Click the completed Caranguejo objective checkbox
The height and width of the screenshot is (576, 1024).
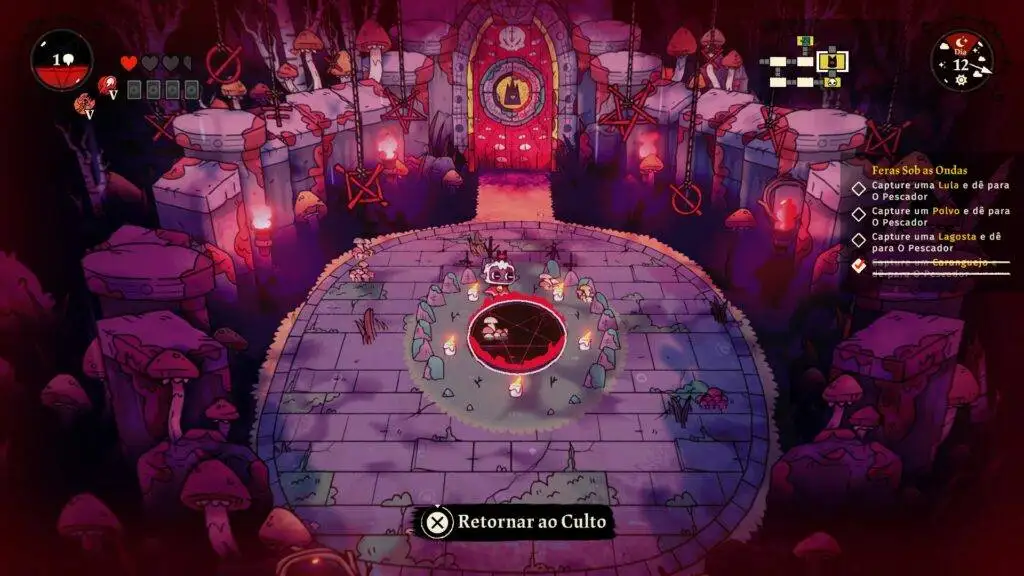coord(859,266)
